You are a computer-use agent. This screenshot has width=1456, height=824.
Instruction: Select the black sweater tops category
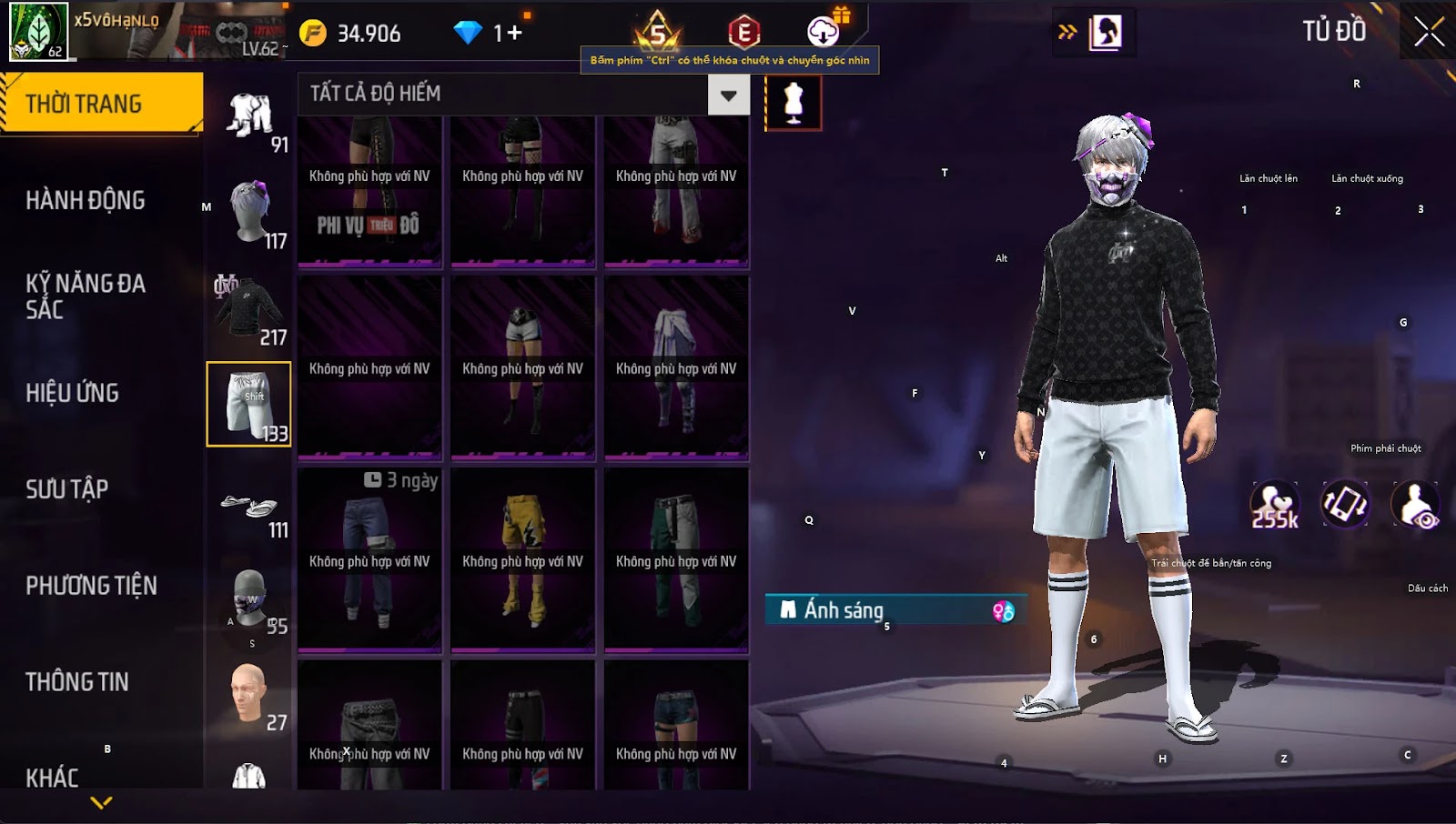(249, 309)
